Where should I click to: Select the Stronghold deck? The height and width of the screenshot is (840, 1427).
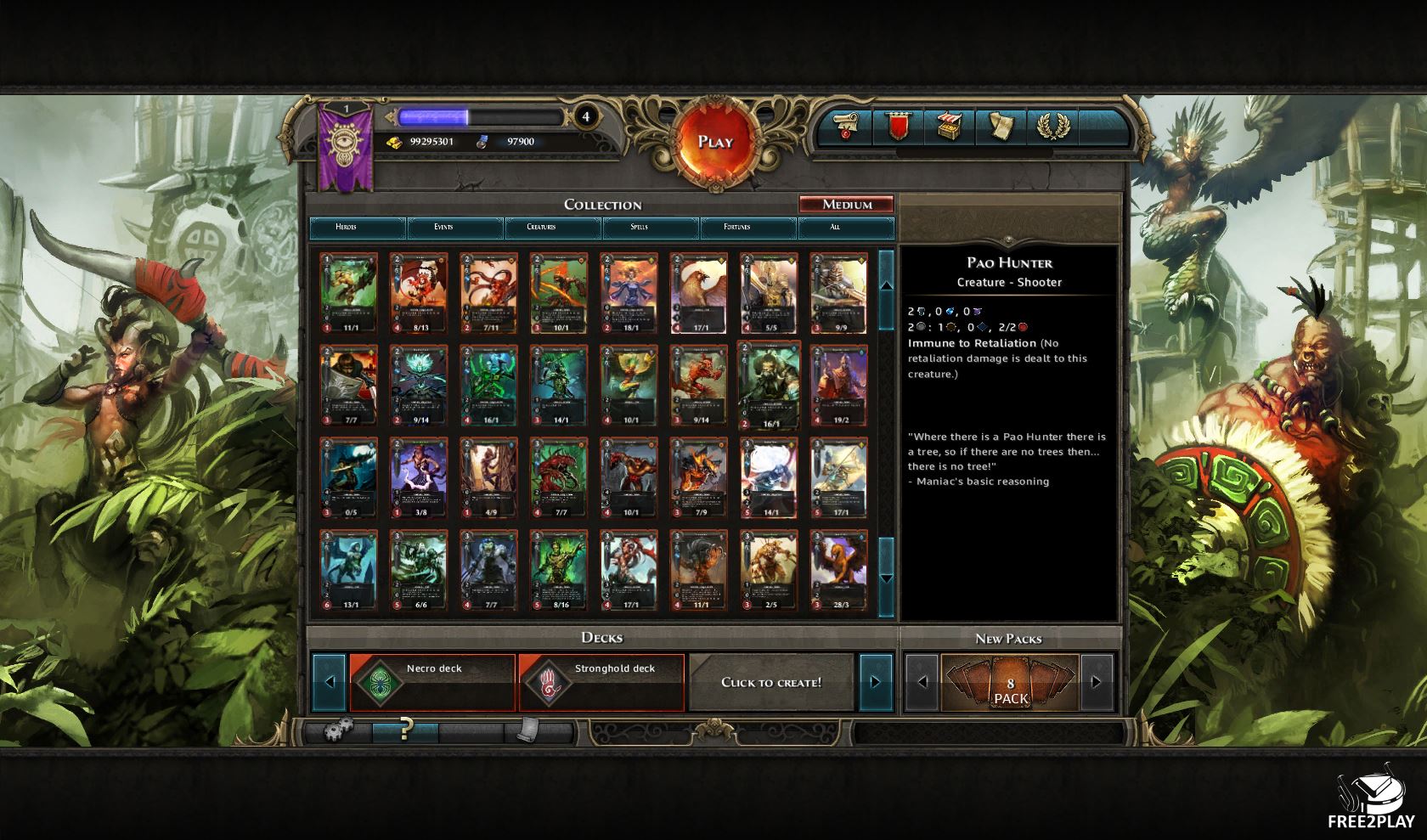(601, 682)
